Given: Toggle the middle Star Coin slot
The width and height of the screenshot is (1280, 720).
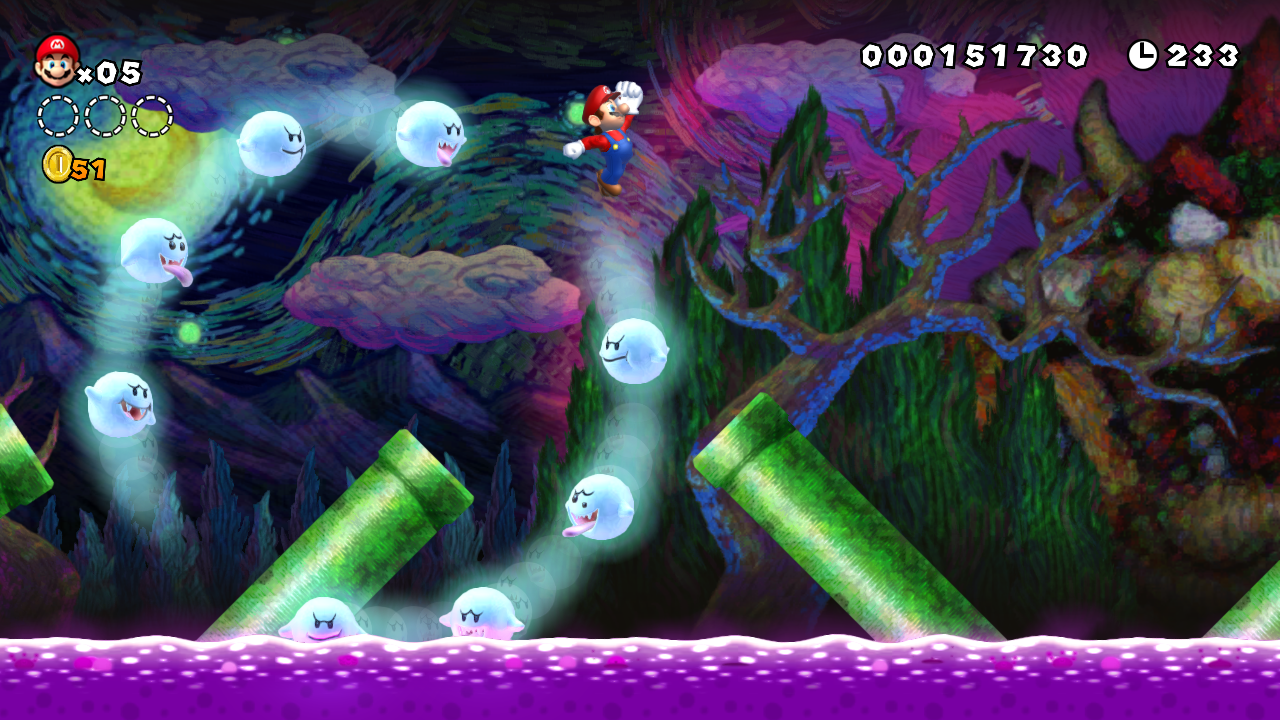Looking at the screenshot, I should click(102, 116).
